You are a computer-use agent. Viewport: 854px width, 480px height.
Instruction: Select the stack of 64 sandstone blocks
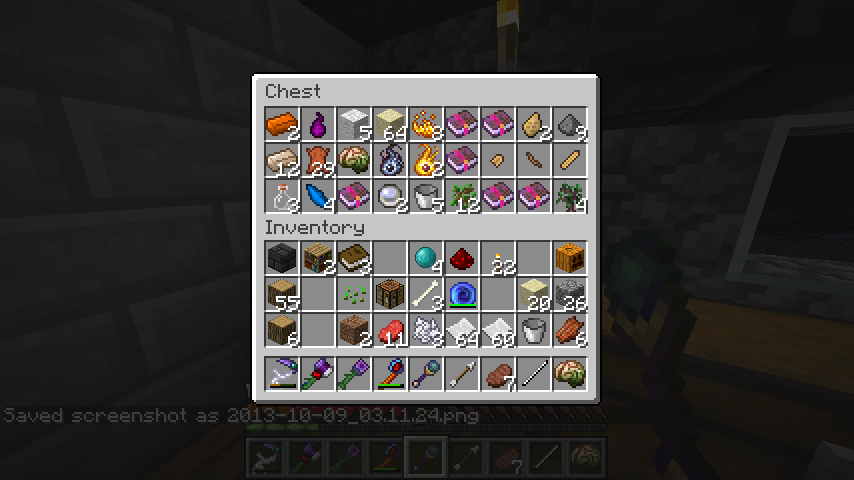click(390, 125)
